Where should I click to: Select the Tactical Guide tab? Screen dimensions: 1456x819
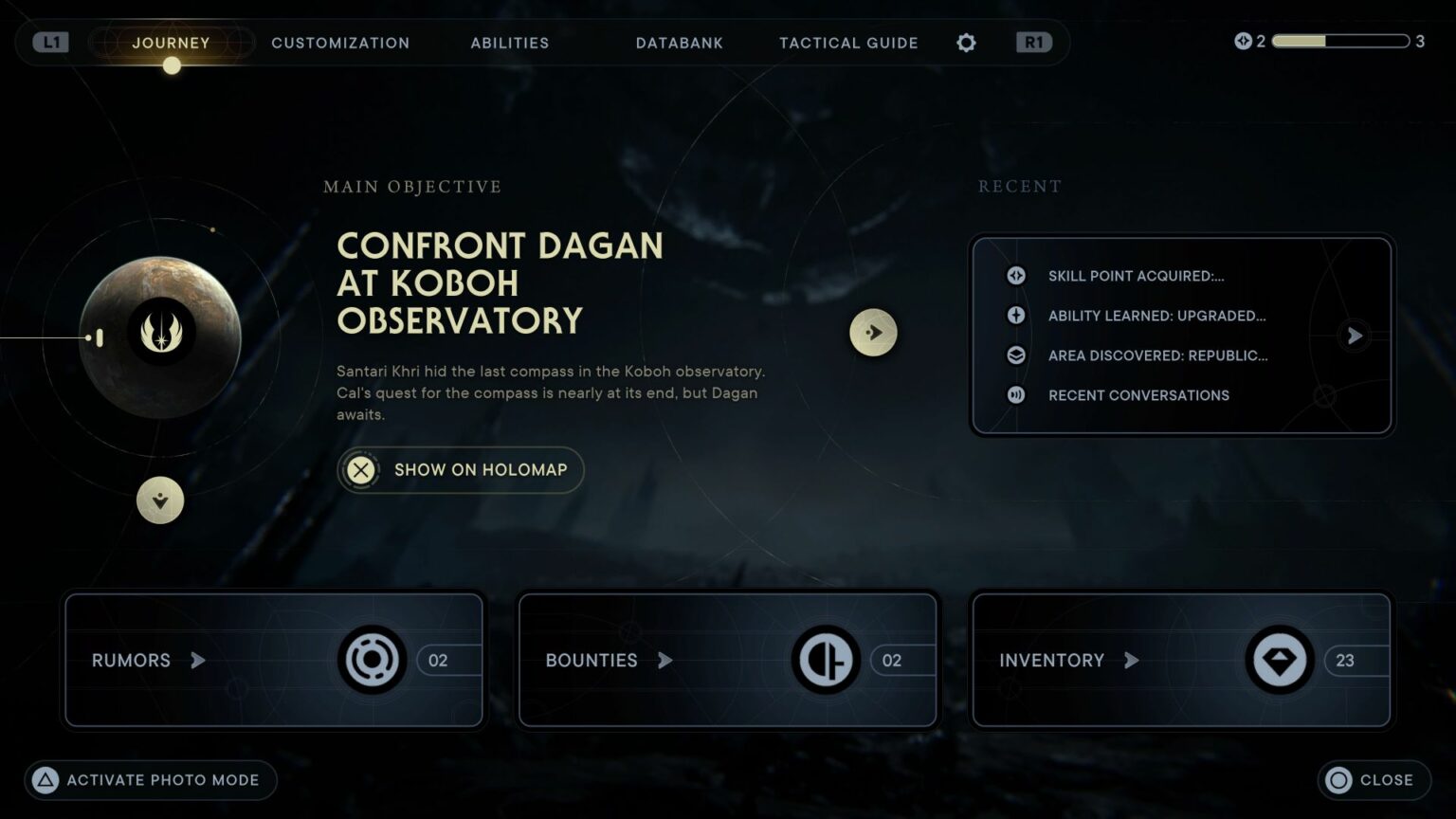pos(847,43)
